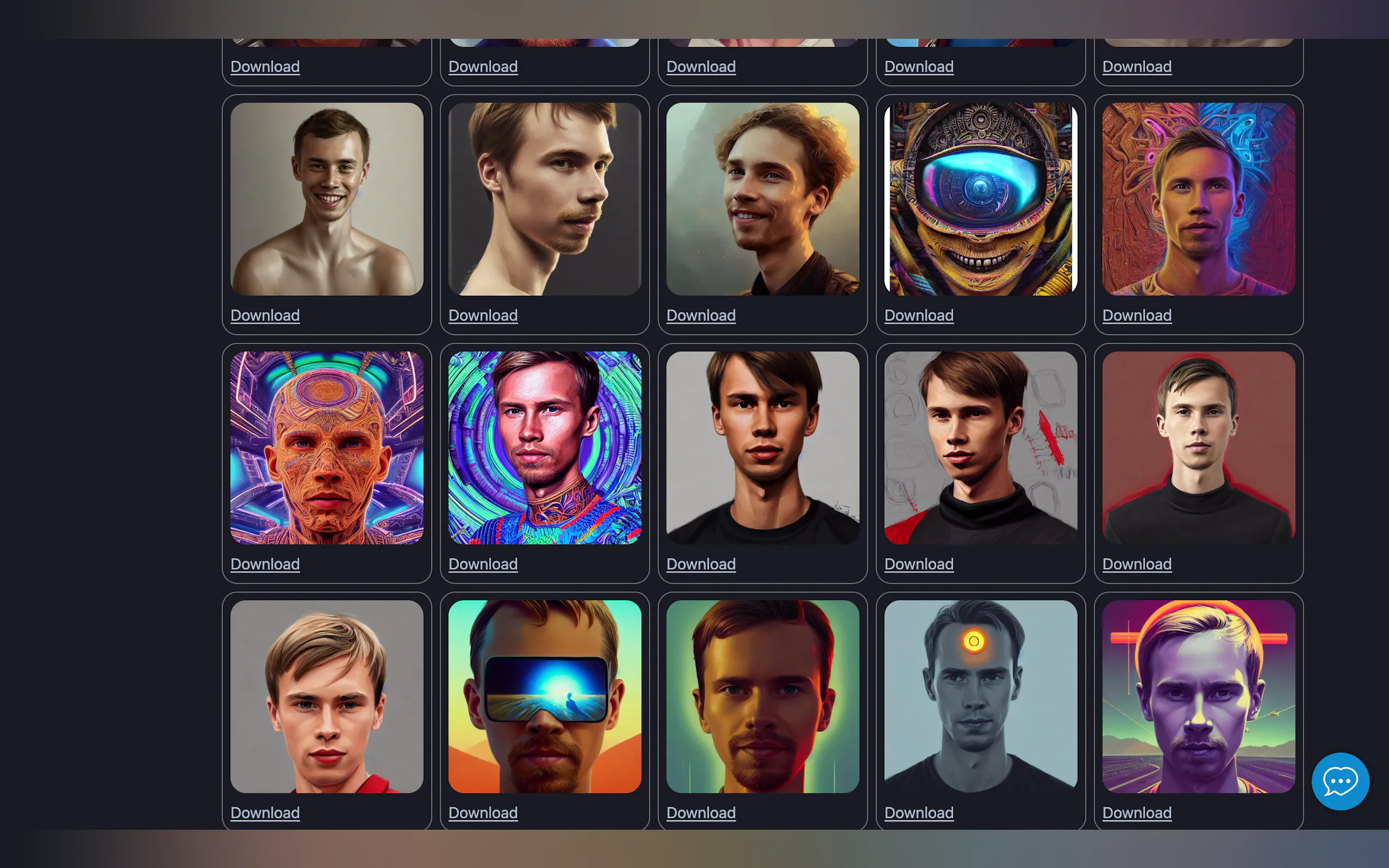Screen dimensions: 1389x868
Task: Download the red-backlit turtleneck portrait
Action: pos(1136,564)
